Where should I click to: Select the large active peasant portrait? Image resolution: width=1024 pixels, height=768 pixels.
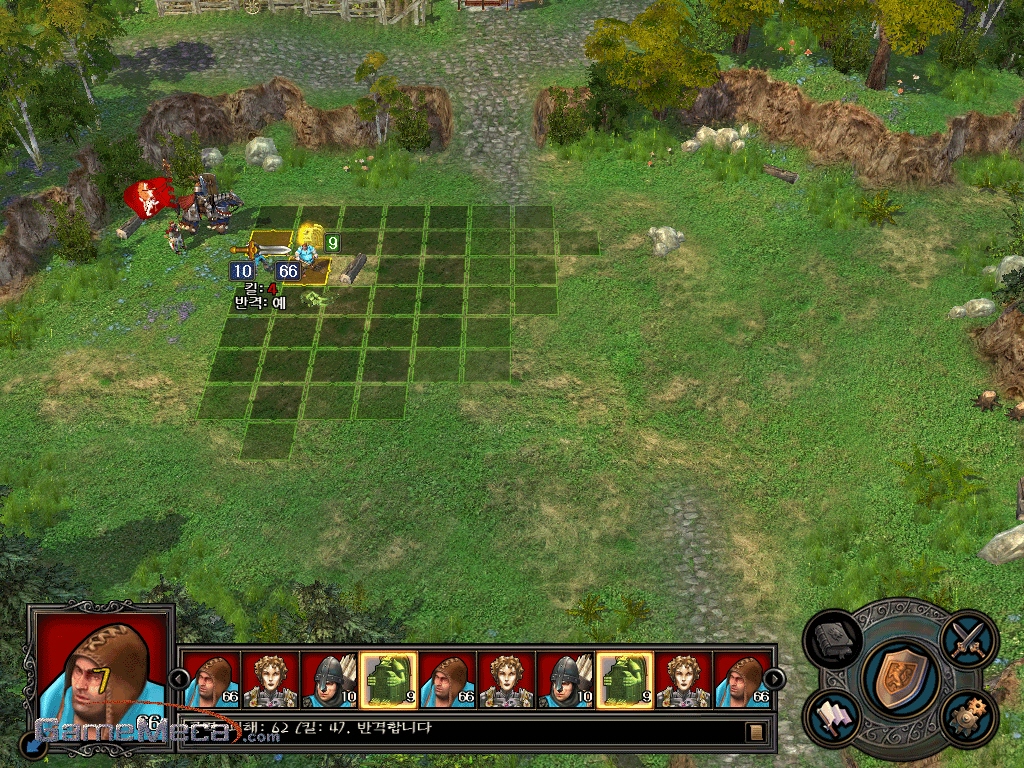100,666
